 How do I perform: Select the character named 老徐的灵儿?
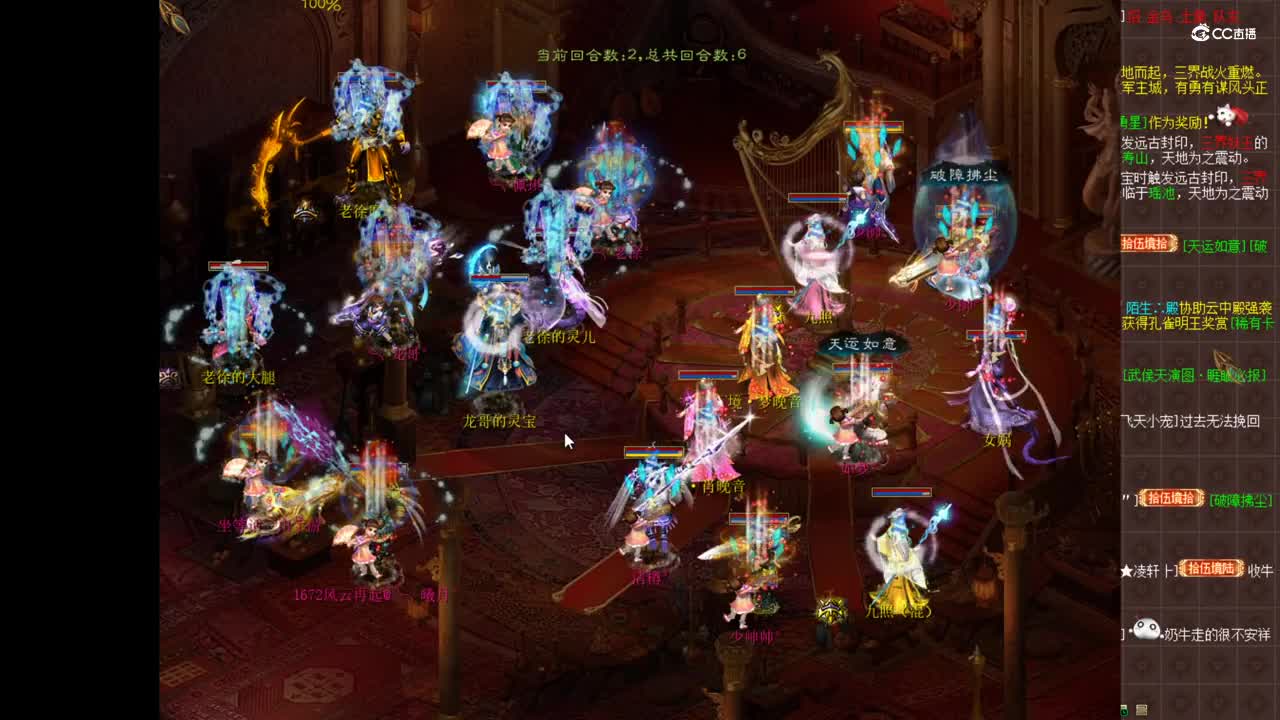tap(560, 337)
